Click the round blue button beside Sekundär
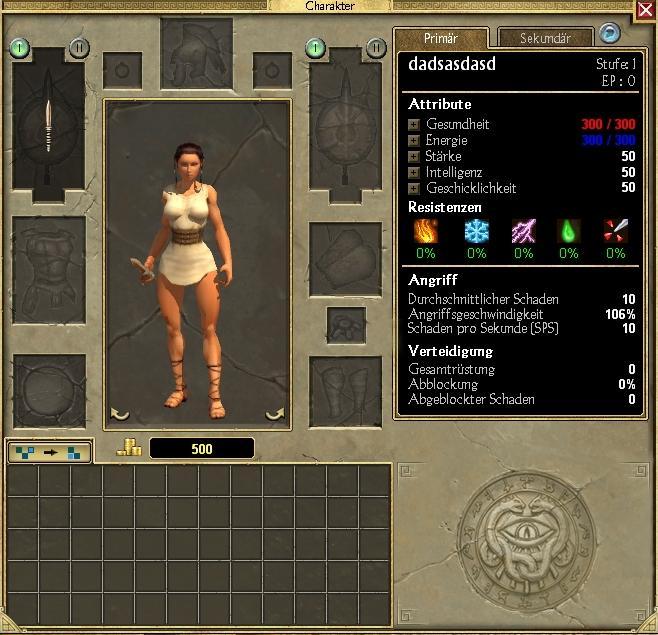This screenshot has height=635, width=658. [x=608, y=35]
